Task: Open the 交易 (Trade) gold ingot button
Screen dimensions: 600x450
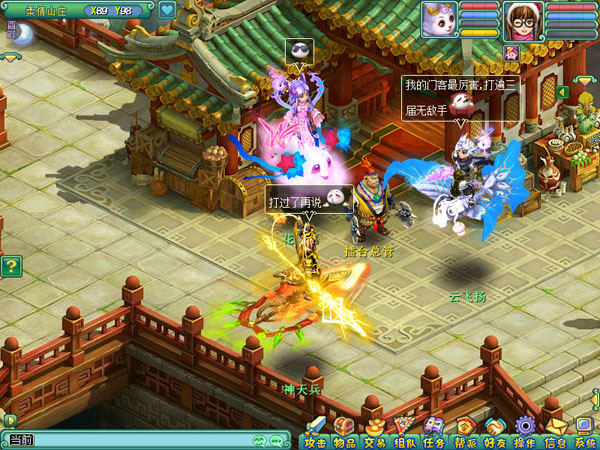Action: pos(375,431)
